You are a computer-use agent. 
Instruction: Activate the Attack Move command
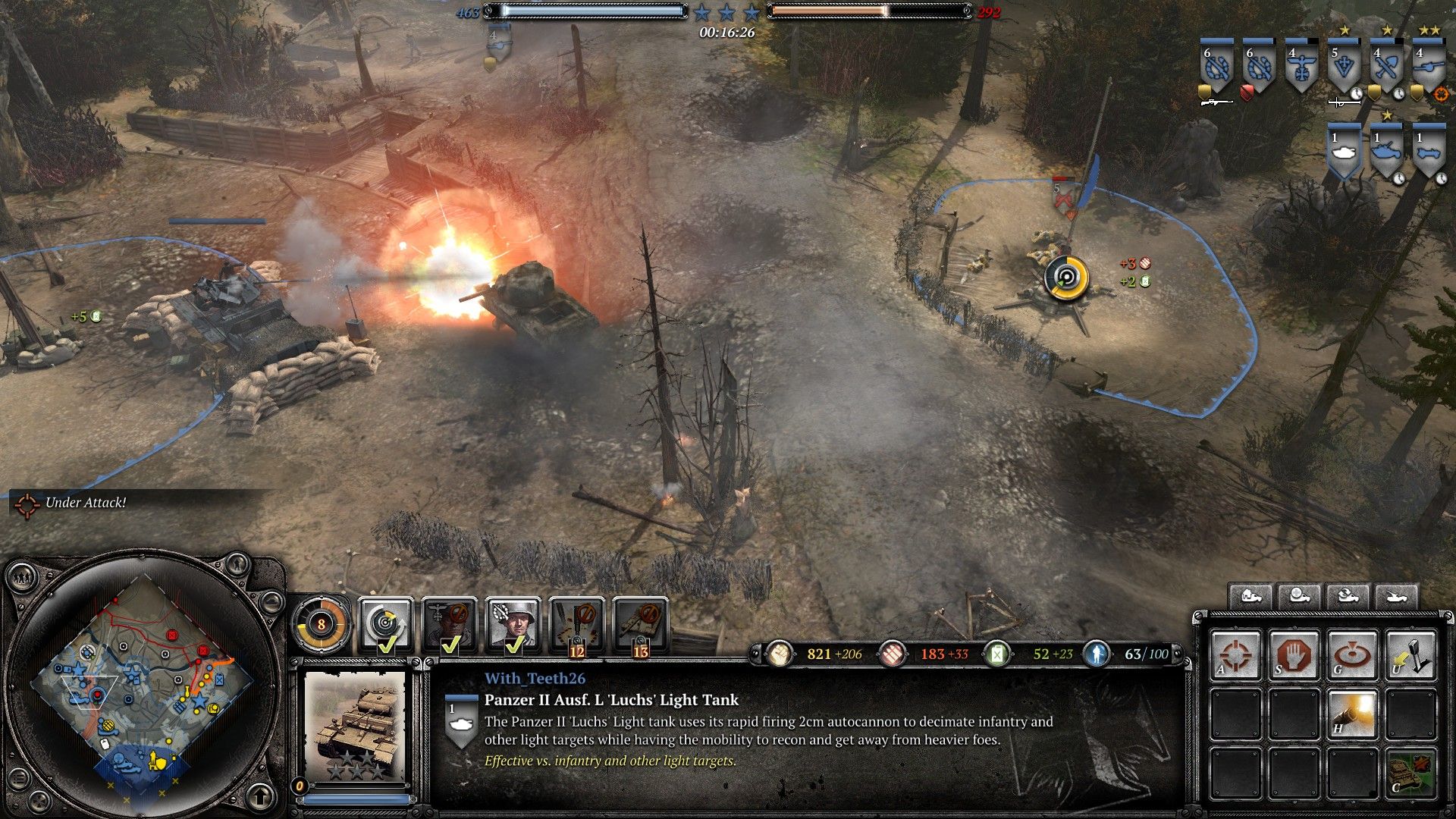[1235, 654]
